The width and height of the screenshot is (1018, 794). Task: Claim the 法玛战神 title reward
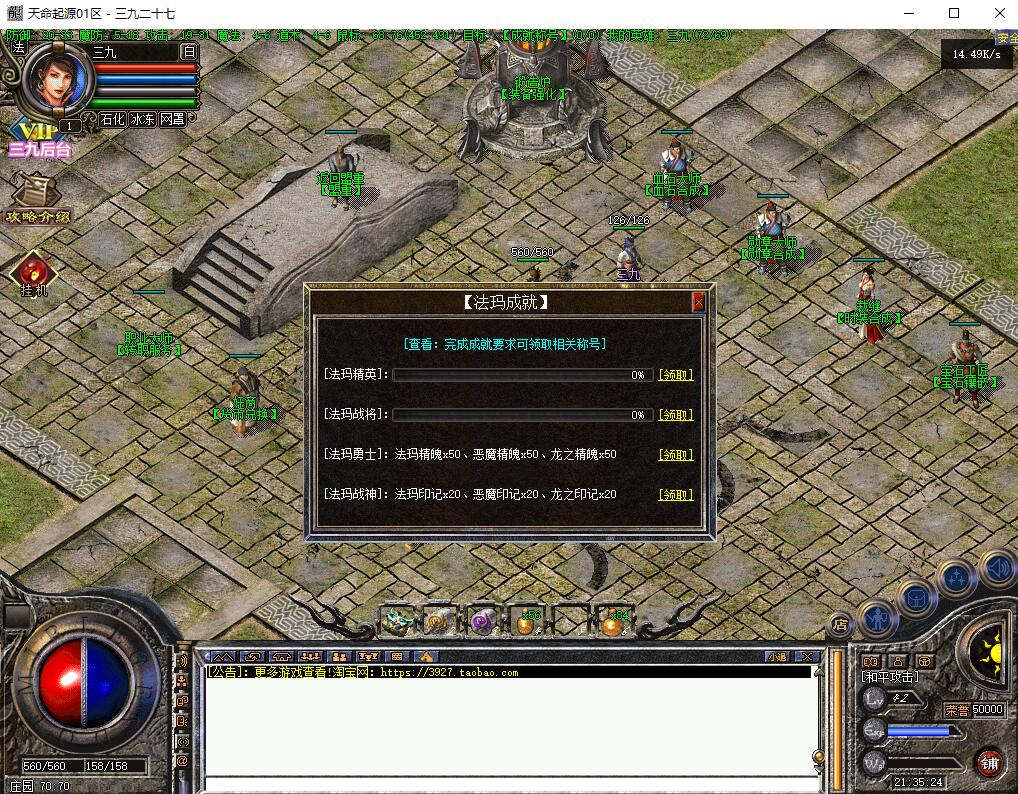[675, 495]
